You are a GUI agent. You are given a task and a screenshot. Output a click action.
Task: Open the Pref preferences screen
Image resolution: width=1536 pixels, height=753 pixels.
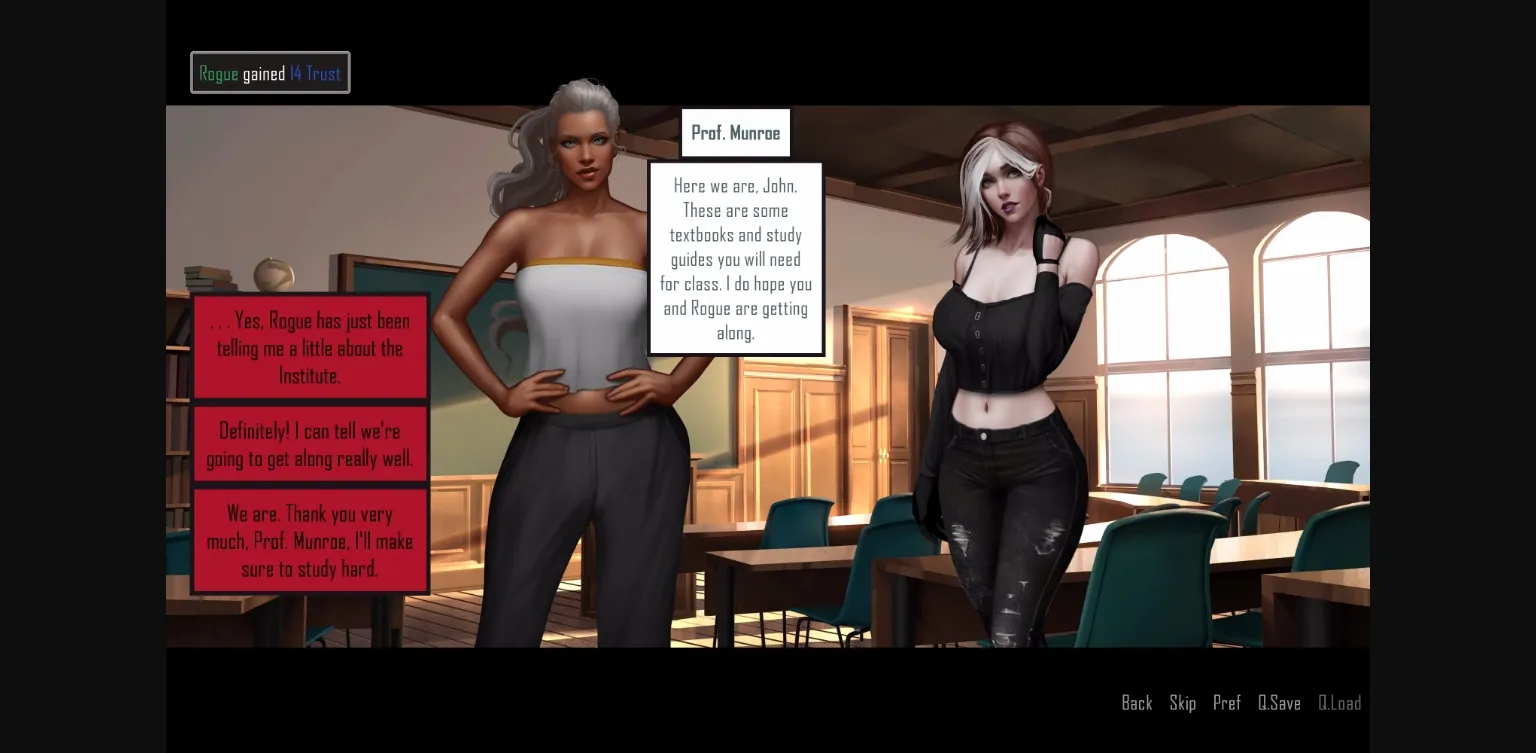coord(1227,703)
